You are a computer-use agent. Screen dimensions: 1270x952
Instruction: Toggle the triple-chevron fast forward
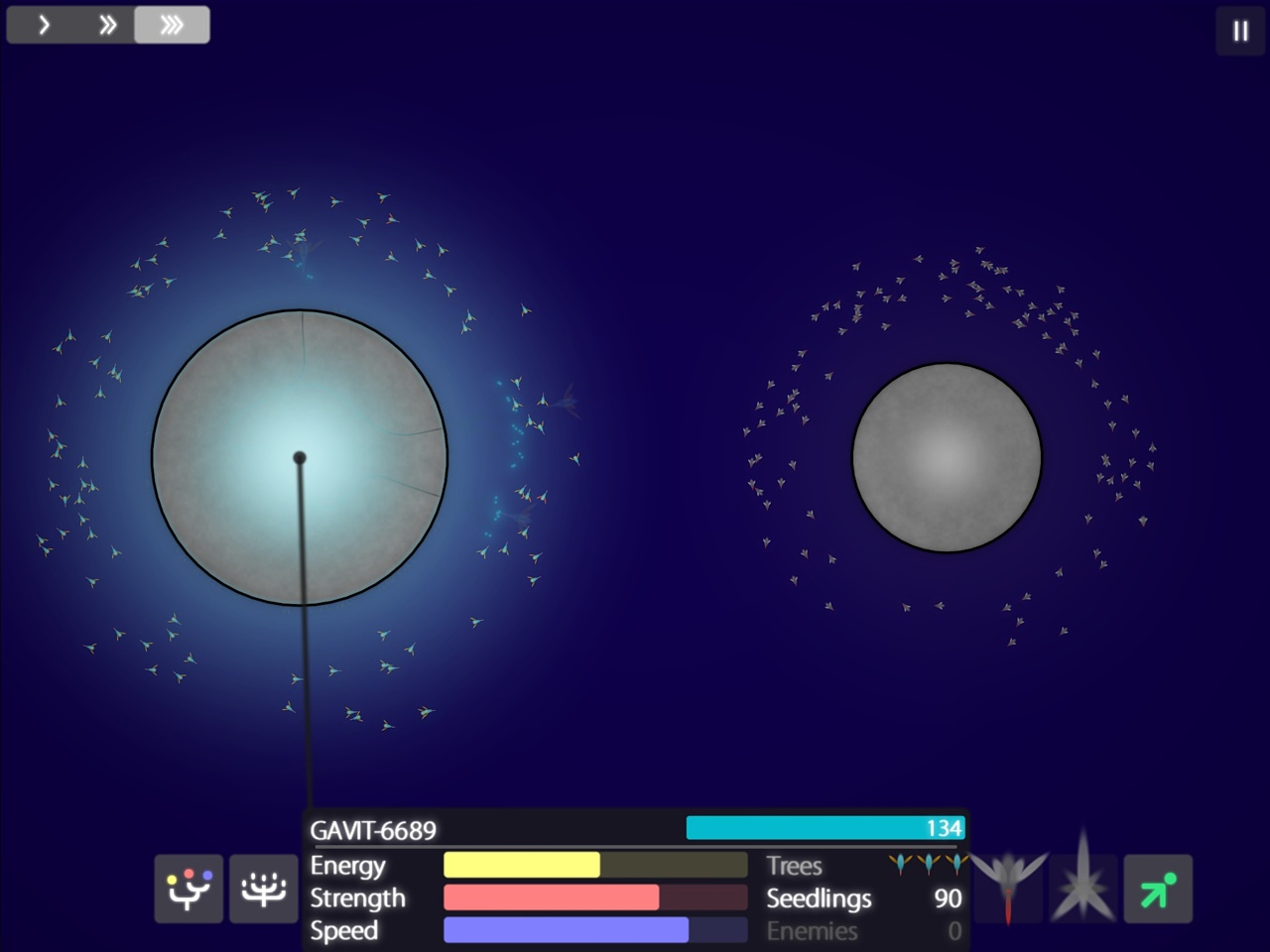pos(171,25)
